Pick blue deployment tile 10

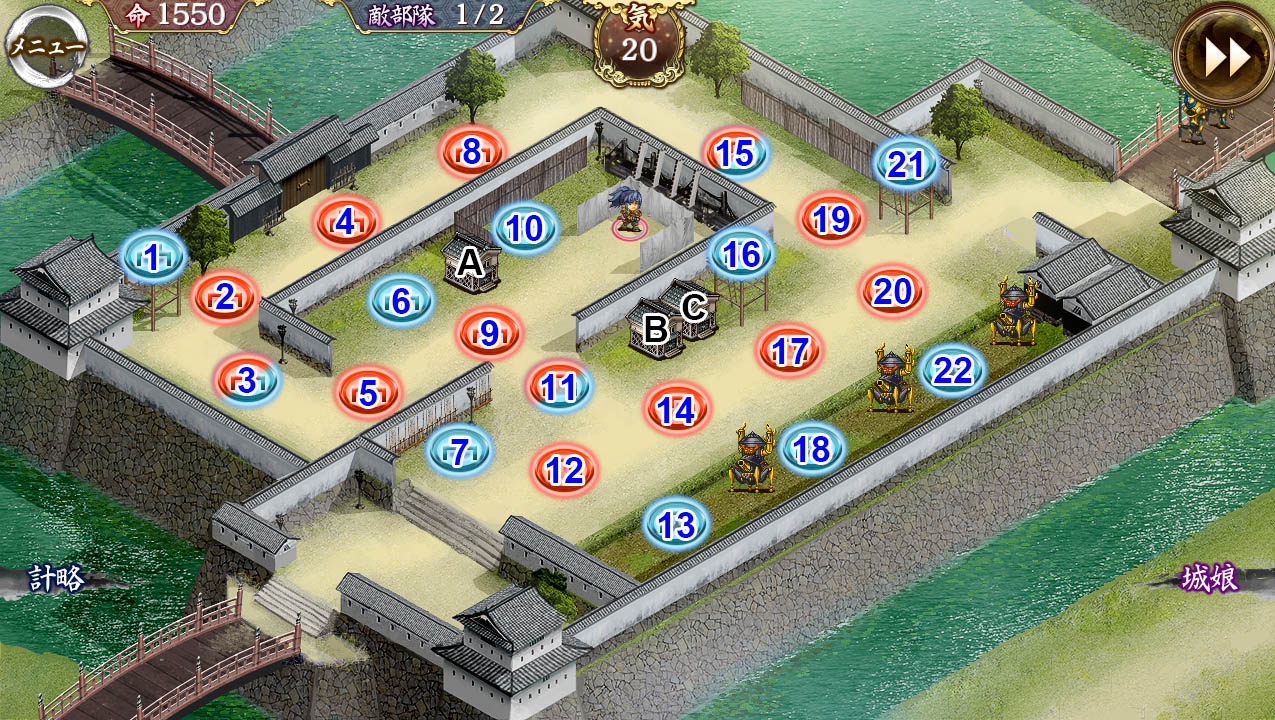524,229
